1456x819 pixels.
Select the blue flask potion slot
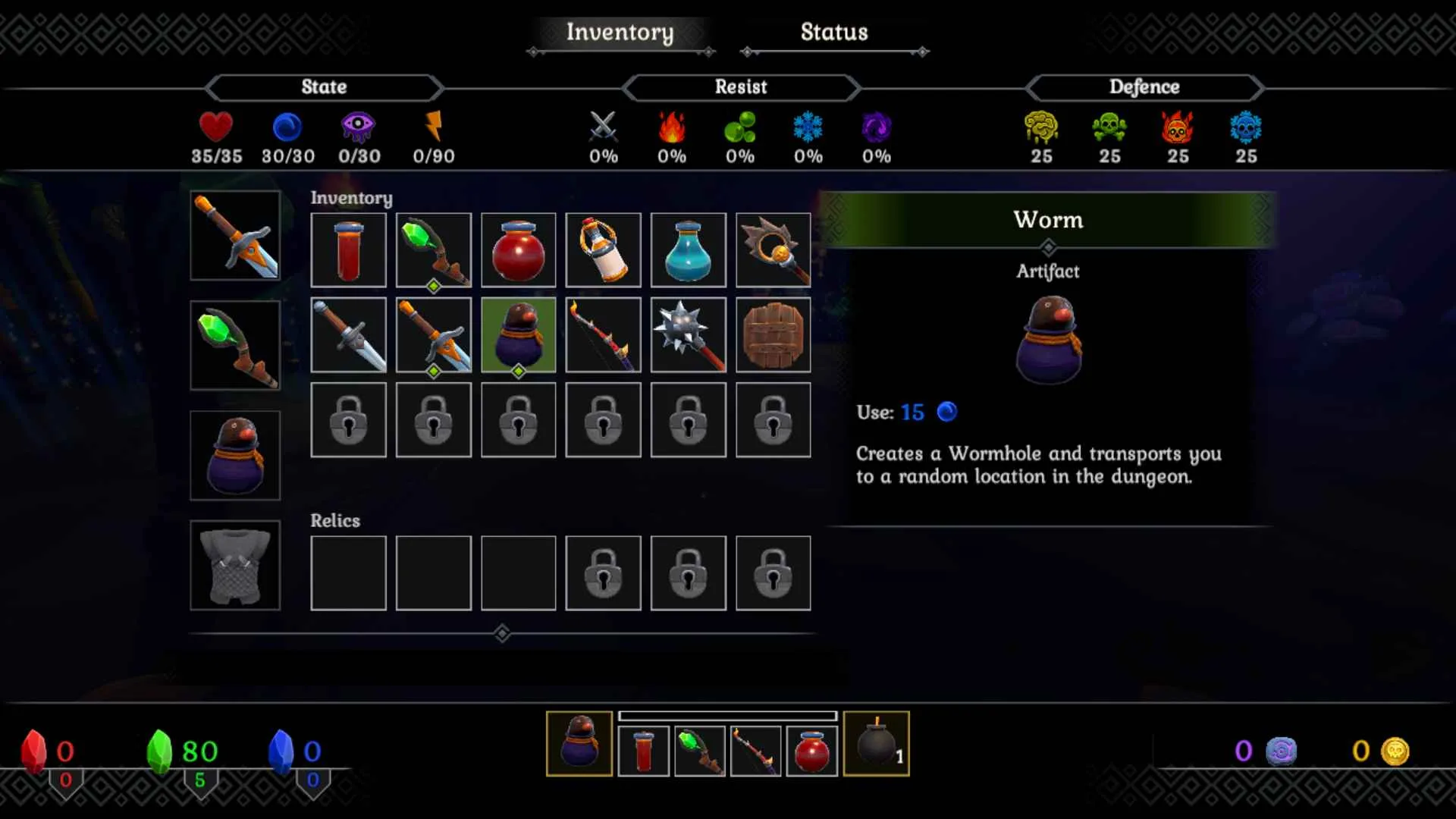click(689, 250)
